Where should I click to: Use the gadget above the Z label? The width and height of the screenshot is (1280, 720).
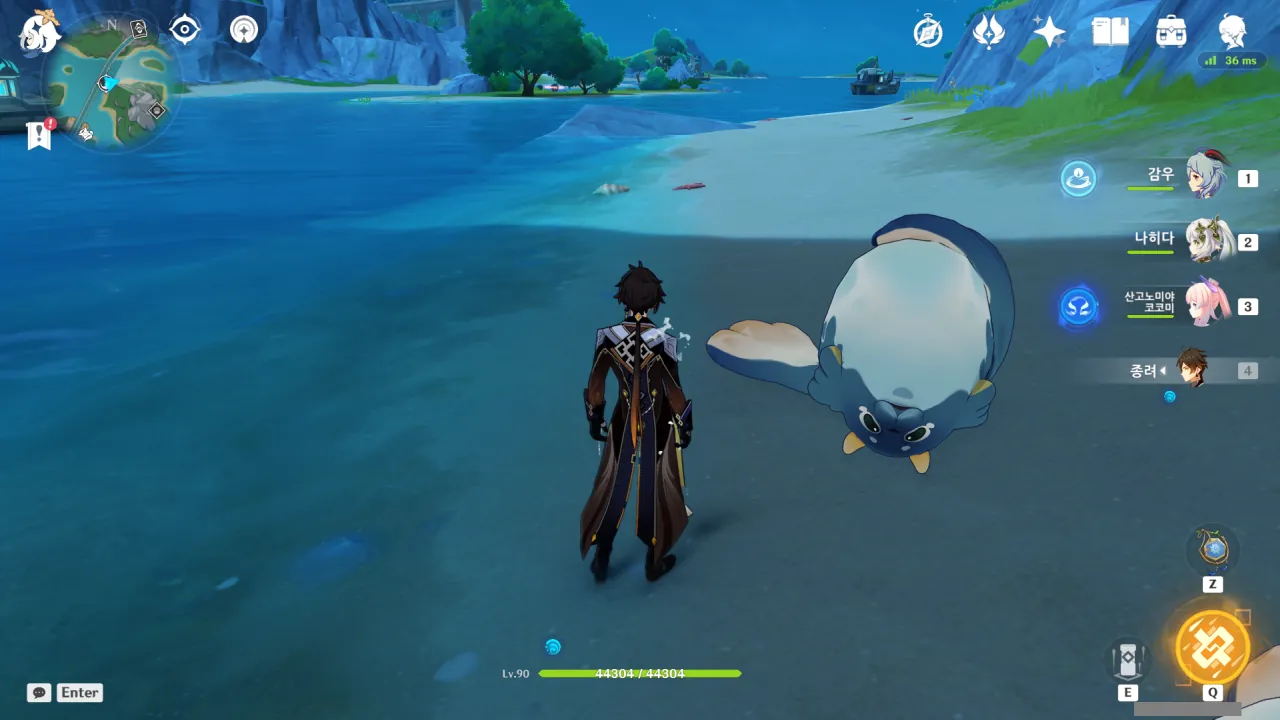[1213, 550]
